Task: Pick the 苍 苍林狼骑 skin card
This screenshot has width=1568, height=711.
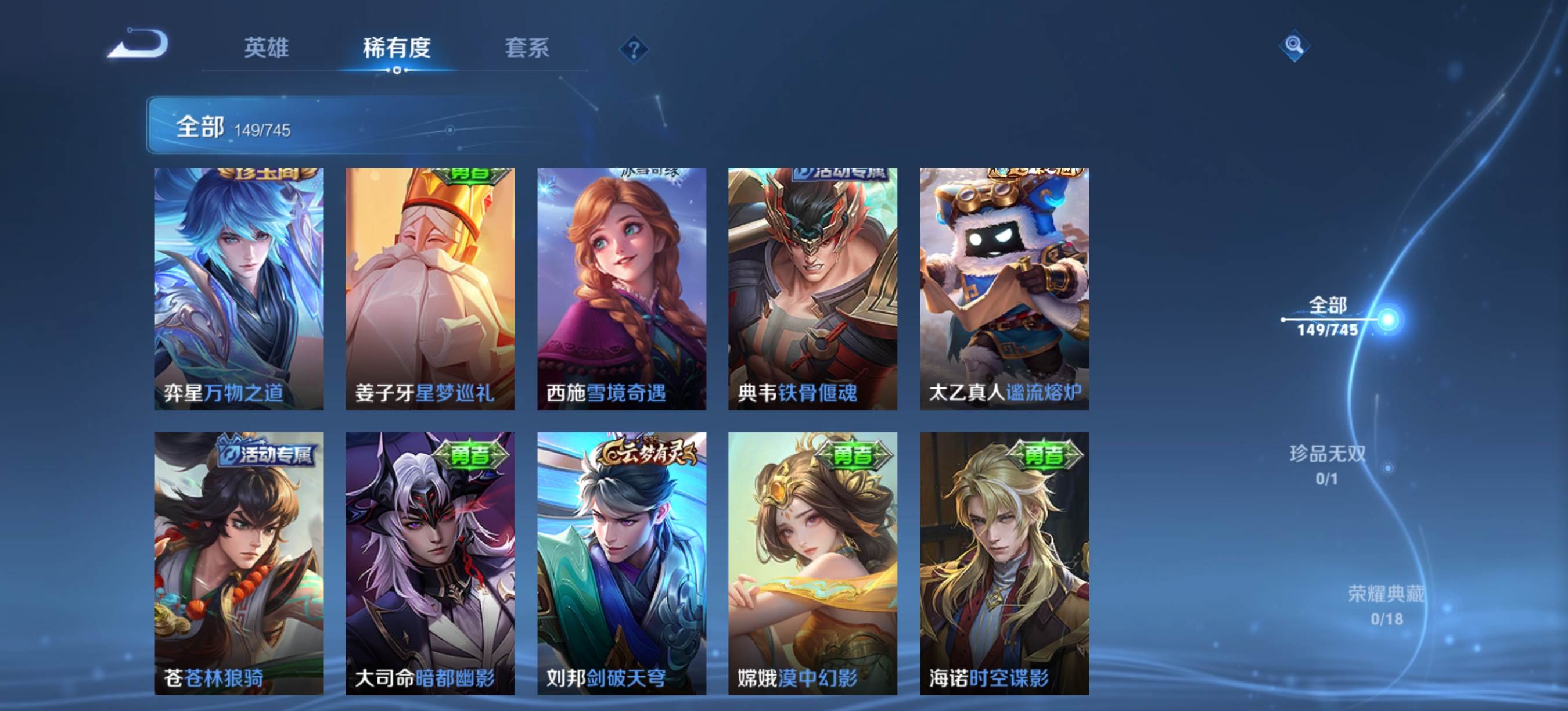Action: coord(239,563)
